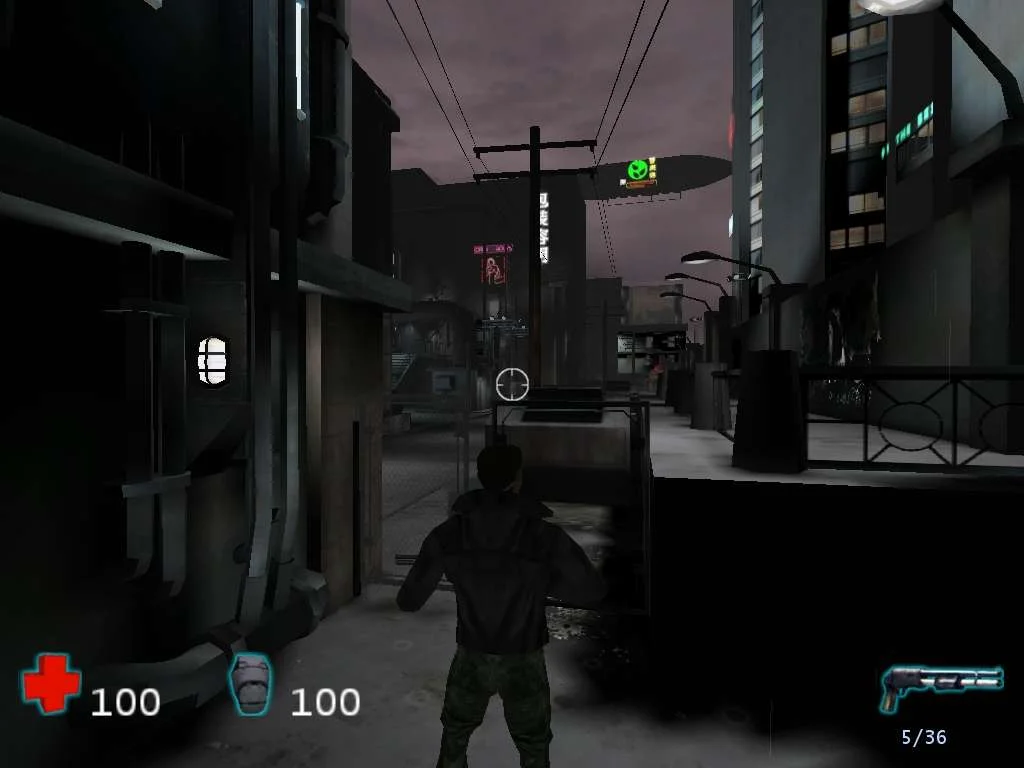Click the red cross health icon
This screenshot has height=768, width=1024.
pos(51,684)
